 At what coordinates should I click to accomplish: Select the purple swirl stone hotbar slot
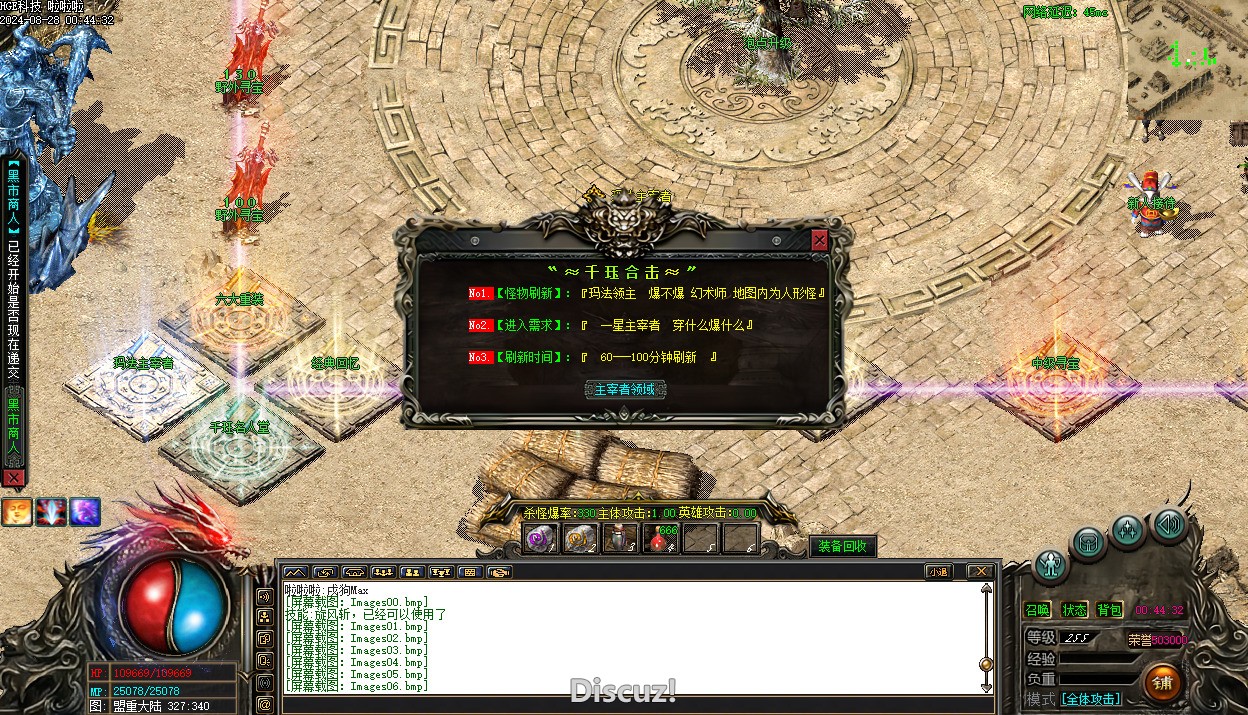tap(542, 539)
